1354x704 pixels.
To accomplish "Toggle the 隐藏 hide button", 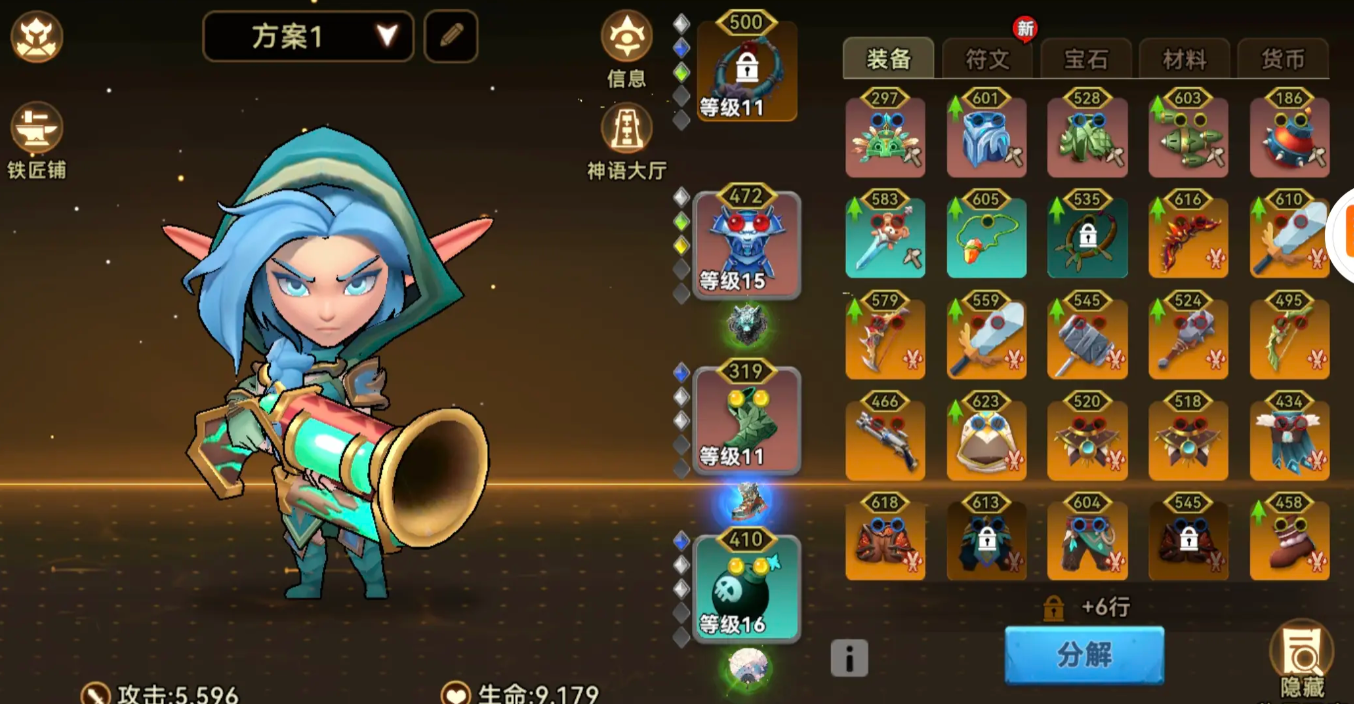I will (1302, 657).
